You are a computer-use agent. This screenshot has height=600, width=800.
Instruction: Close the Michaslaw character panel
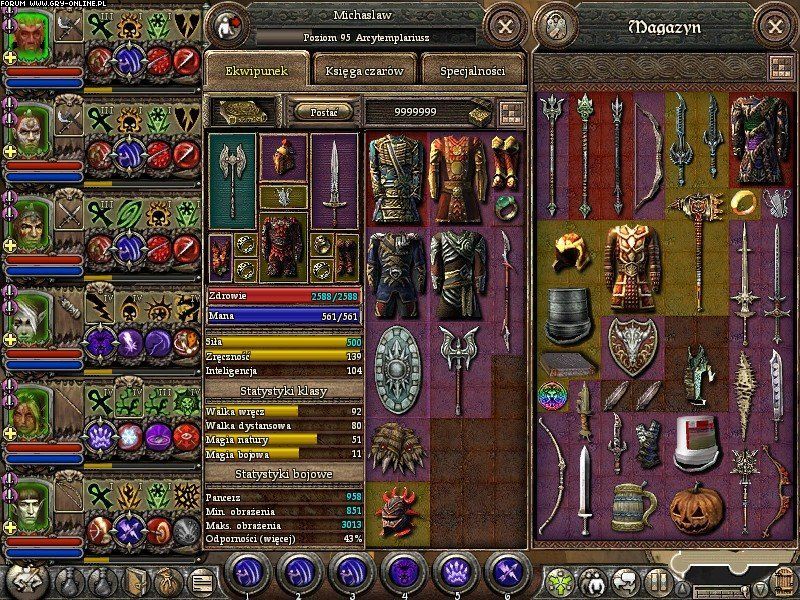pos(506,27)
